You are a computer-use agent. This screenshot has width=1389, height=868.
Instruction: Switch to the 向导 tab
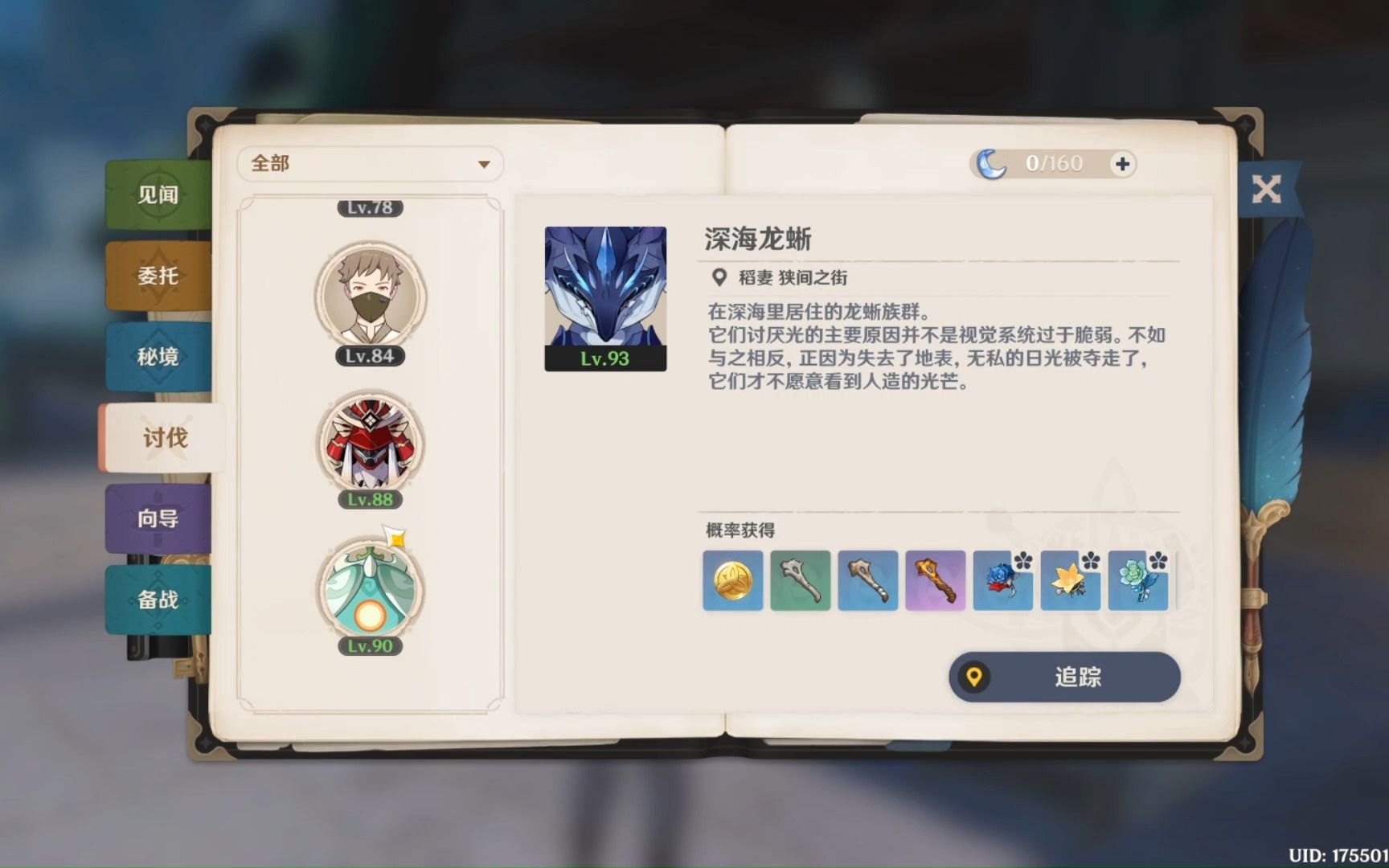point(158,518)
